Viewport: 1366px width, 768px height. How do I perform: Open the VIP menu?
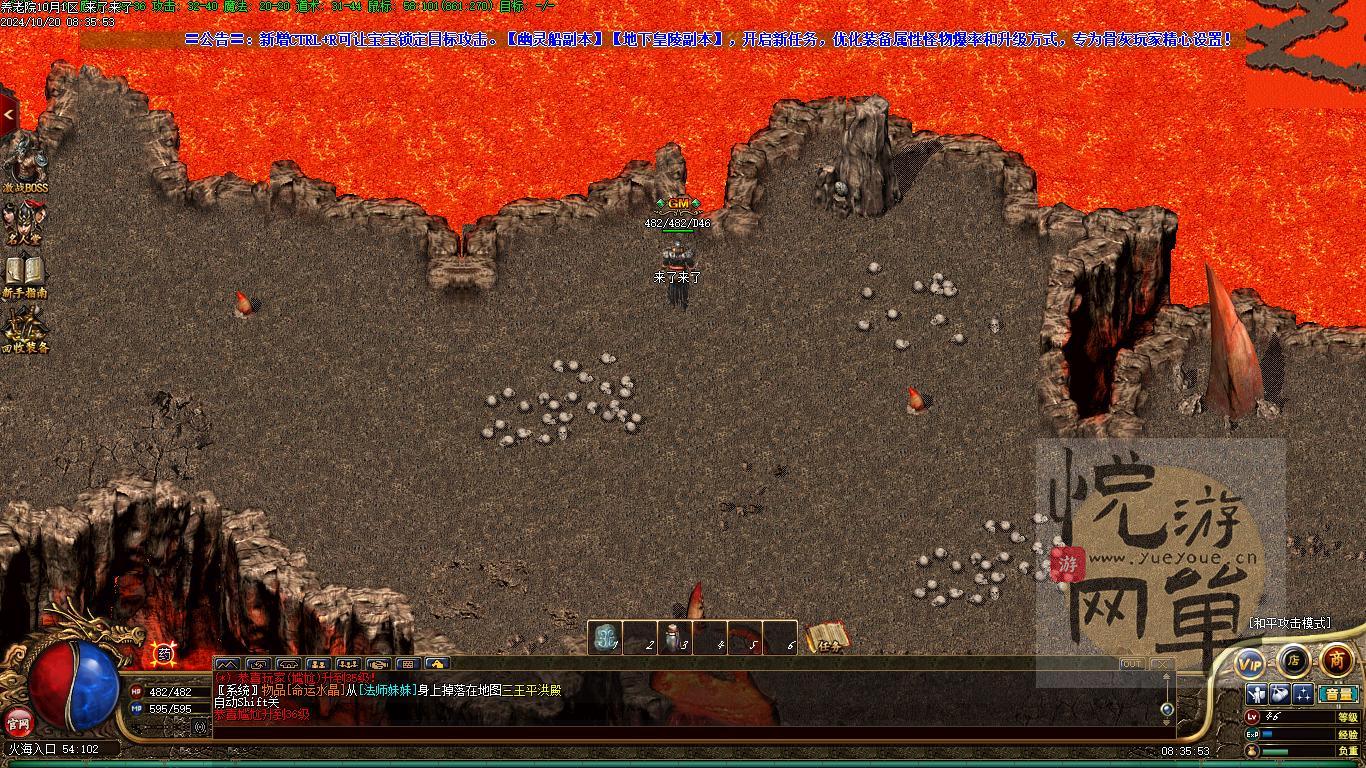(x=1250, y=663)
